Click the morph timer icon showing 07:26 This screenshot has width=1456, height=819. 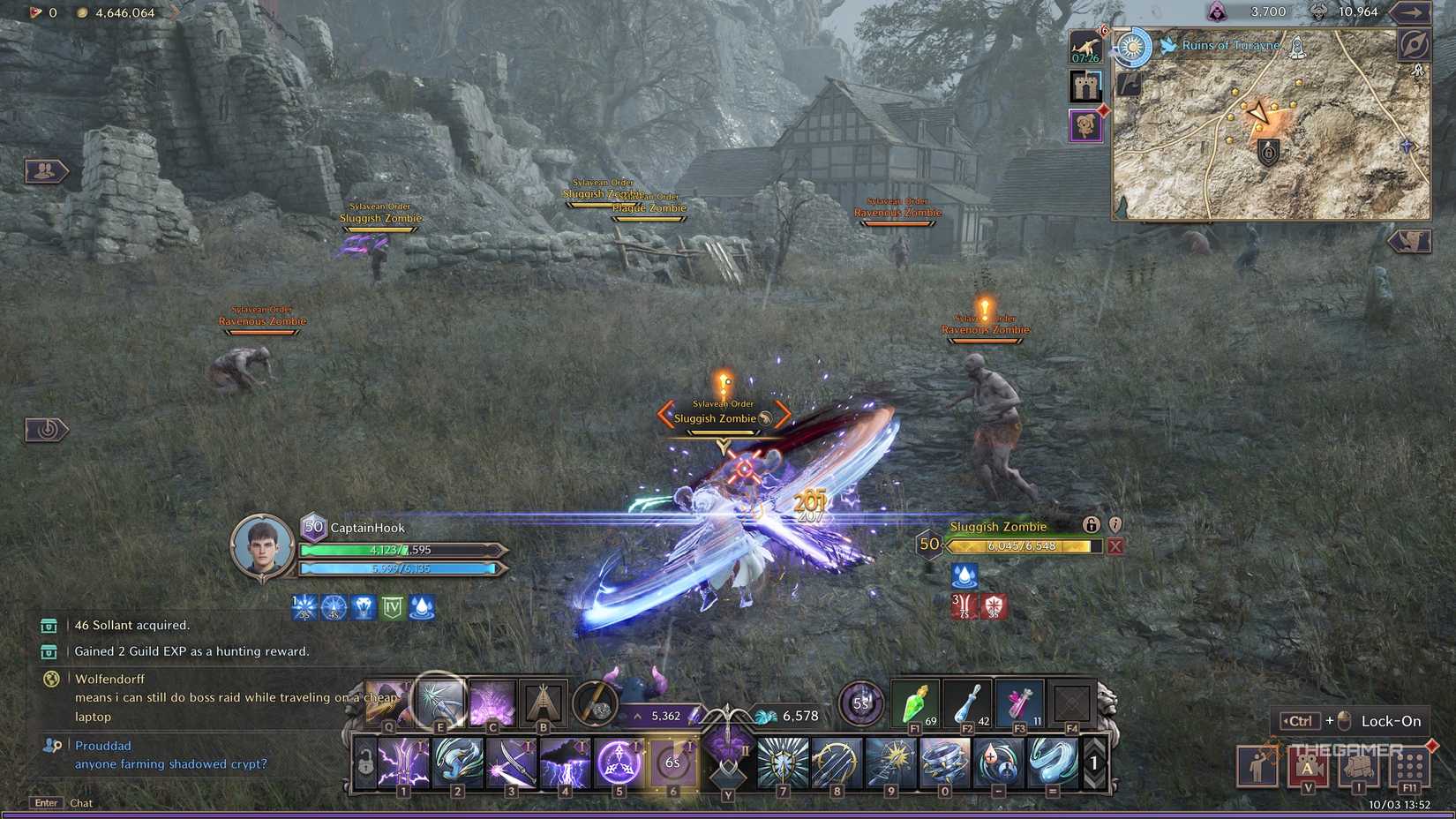click(x=1084, y=49)
